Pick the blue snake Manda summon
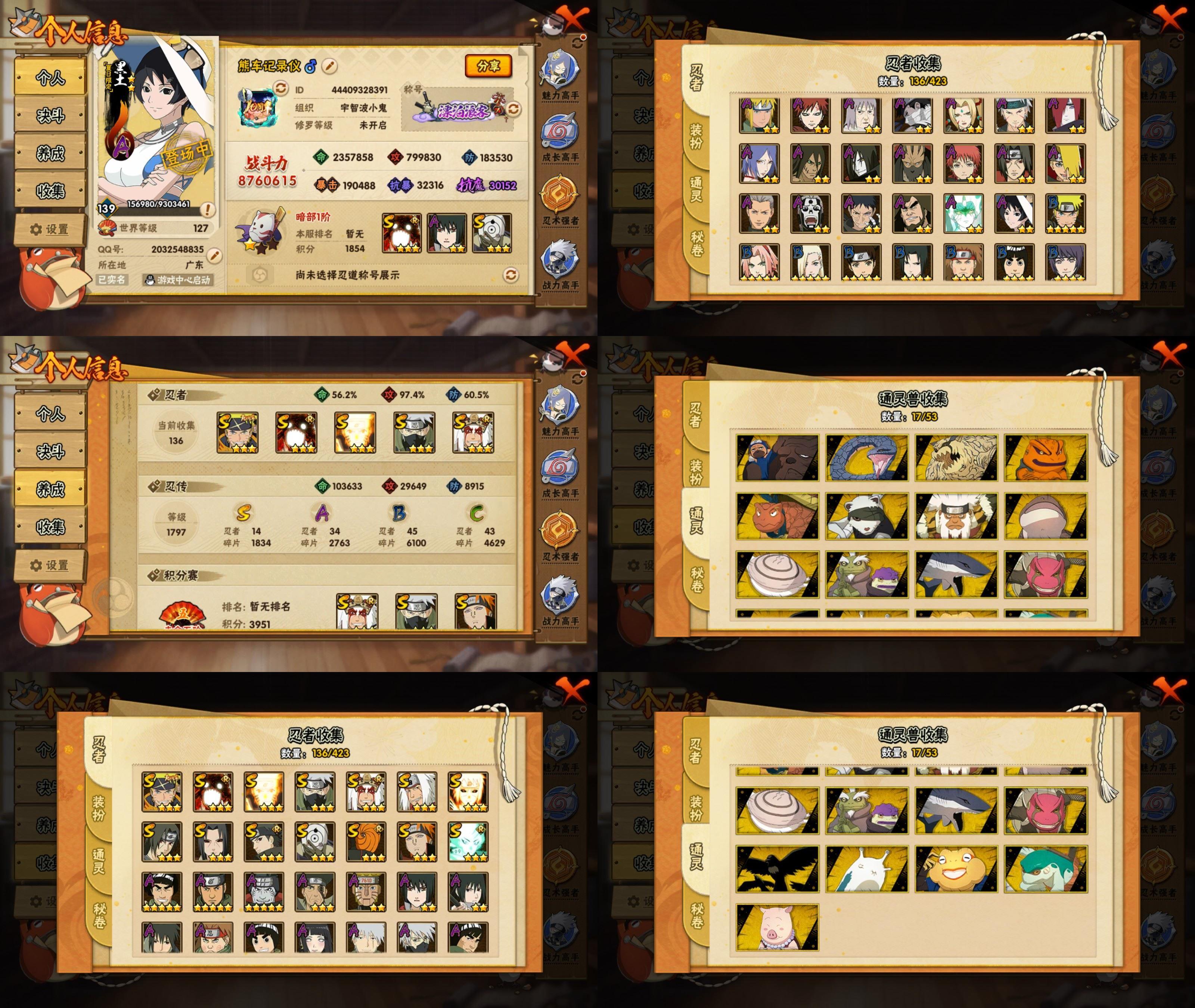1195x1008 pixels. point(866,457)
